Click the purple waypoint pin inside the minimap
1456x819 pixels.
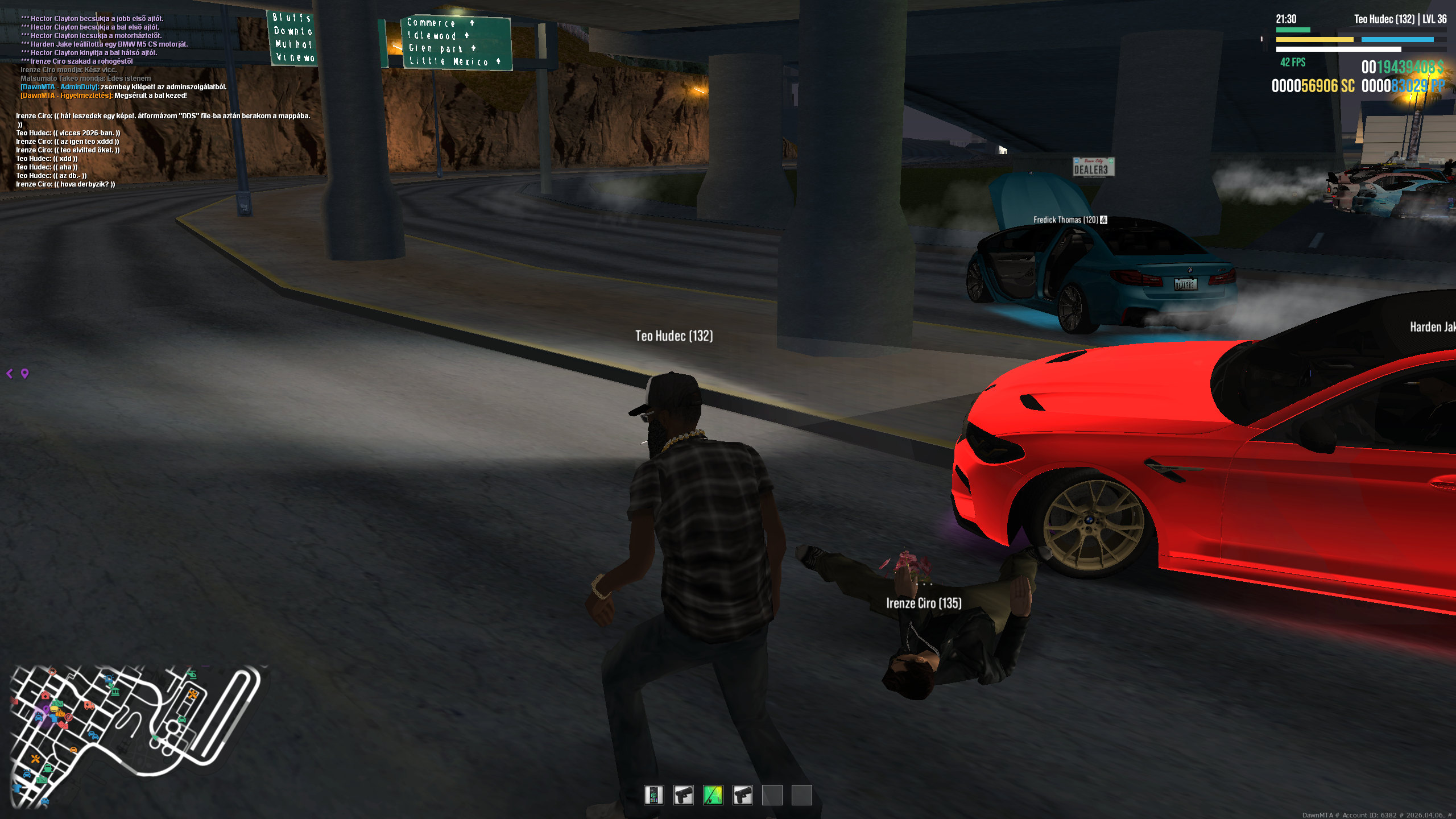pyautogui.click(x=47, y=709)
